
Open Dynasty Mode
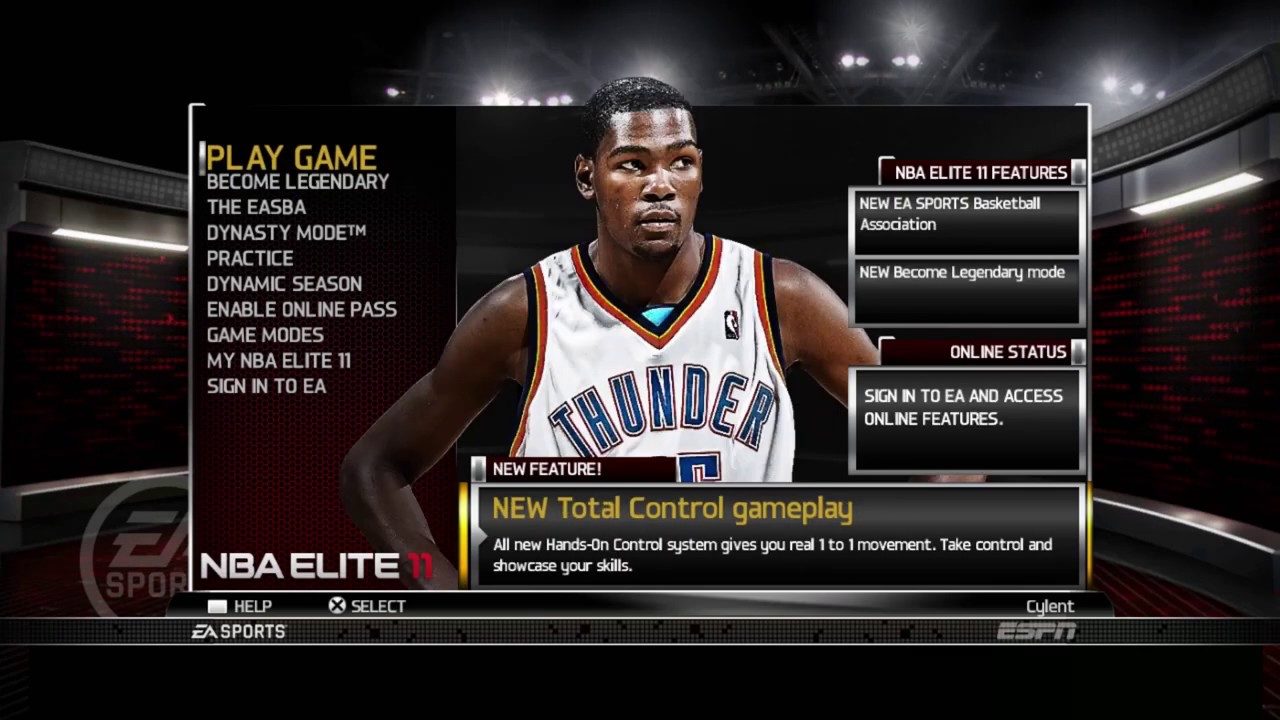(x=286, y=232)
